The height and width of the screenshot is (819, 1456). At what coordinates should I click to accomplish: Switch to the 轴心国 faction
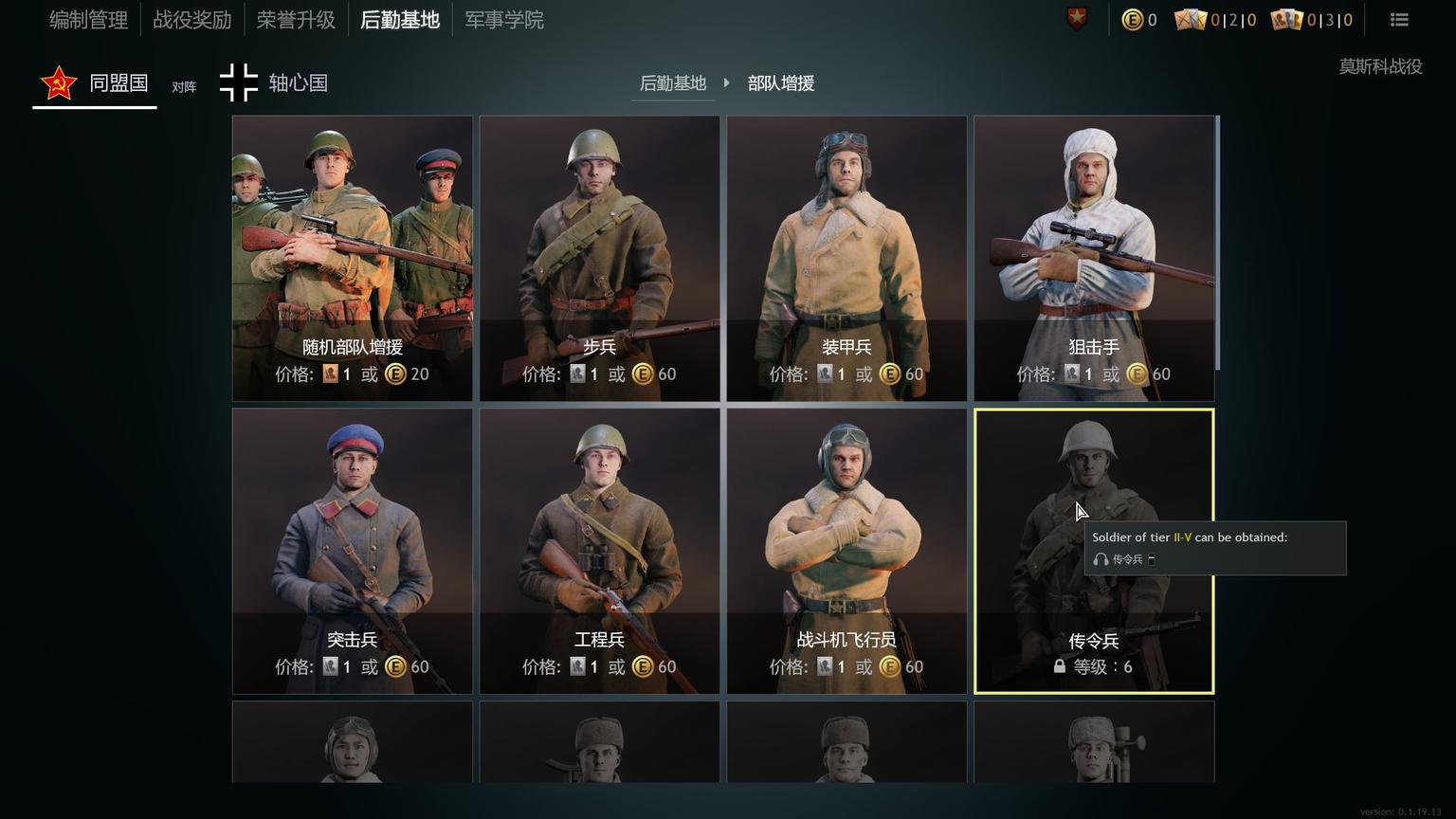coord(274,83)
